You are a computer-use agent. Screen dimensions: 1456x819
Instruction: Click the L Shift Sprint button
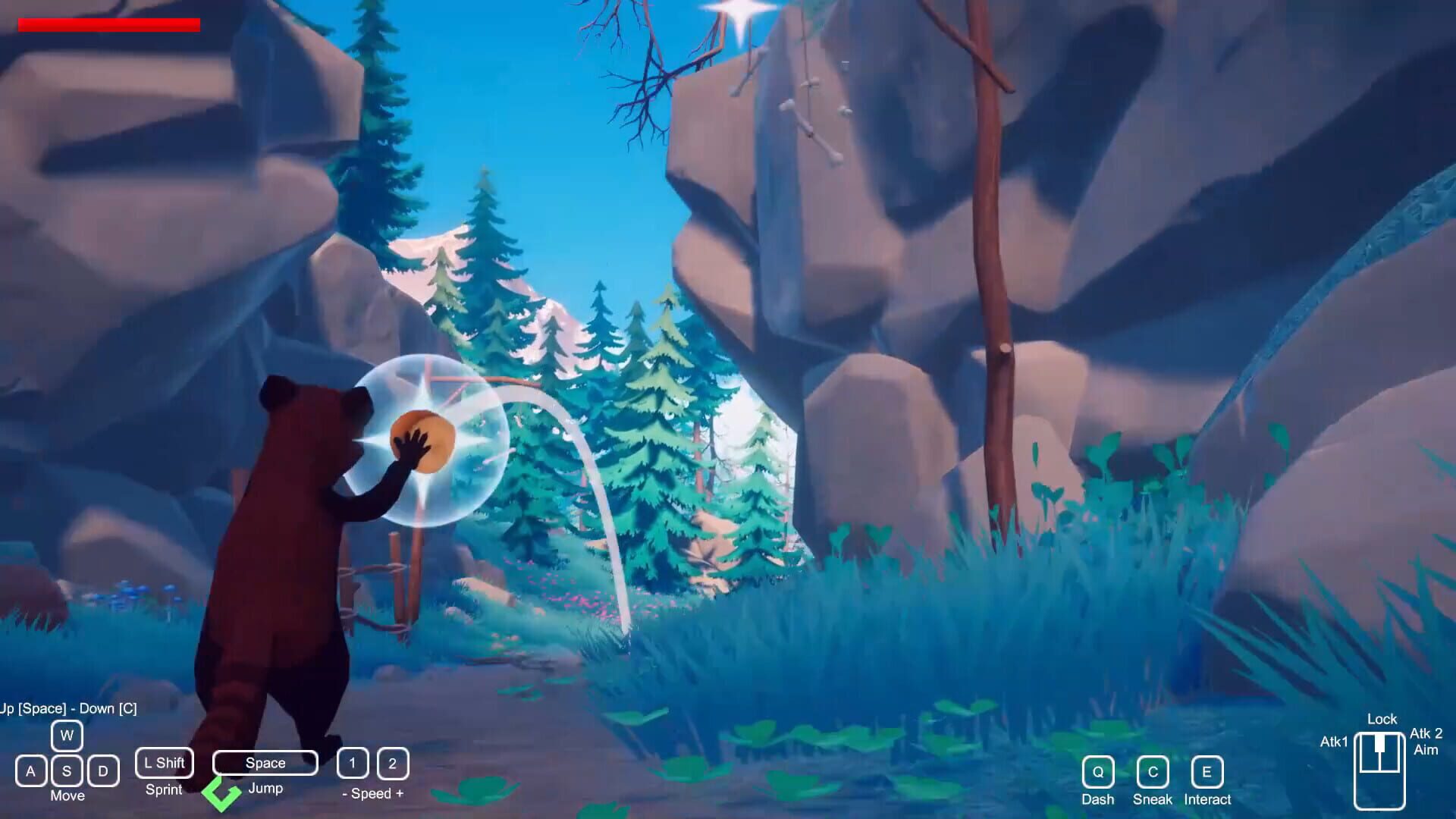[x=164, y=763]
